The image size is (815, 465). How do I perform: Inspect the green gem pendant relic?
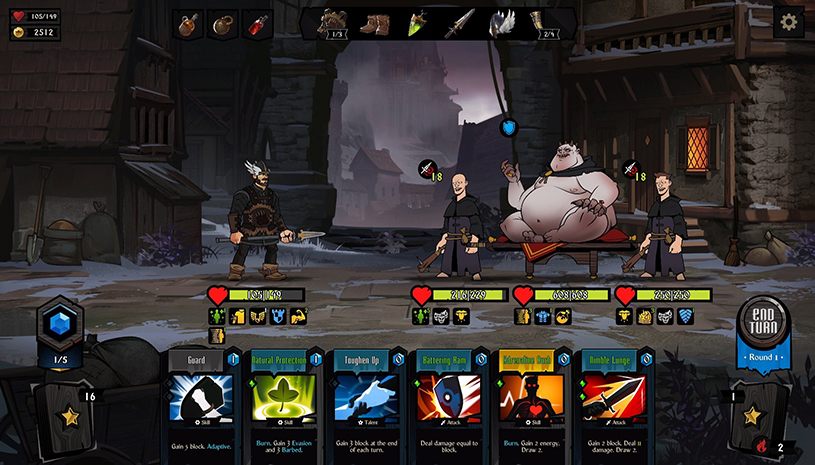click(417, 23)
